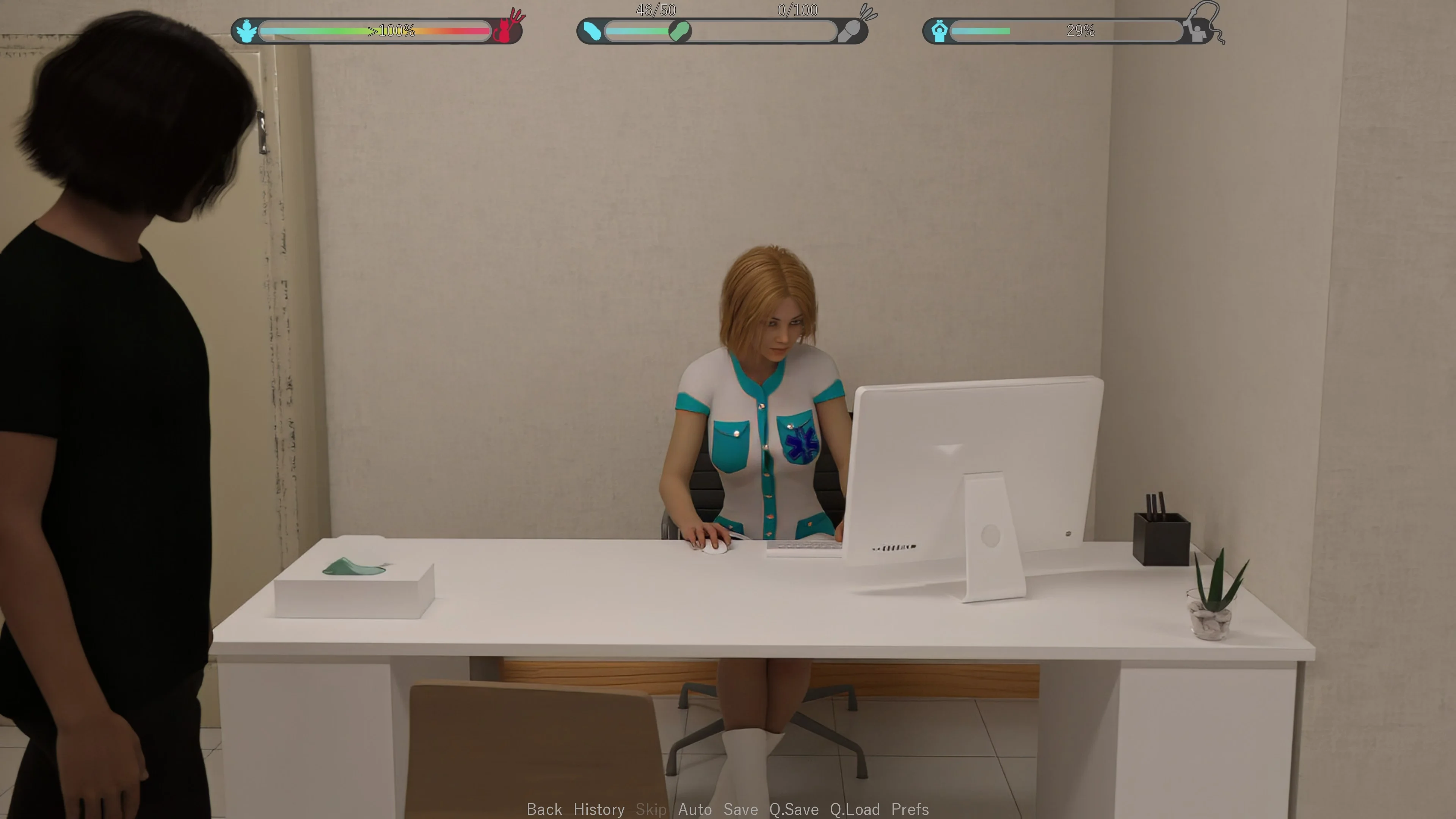Open the History log

599,810
